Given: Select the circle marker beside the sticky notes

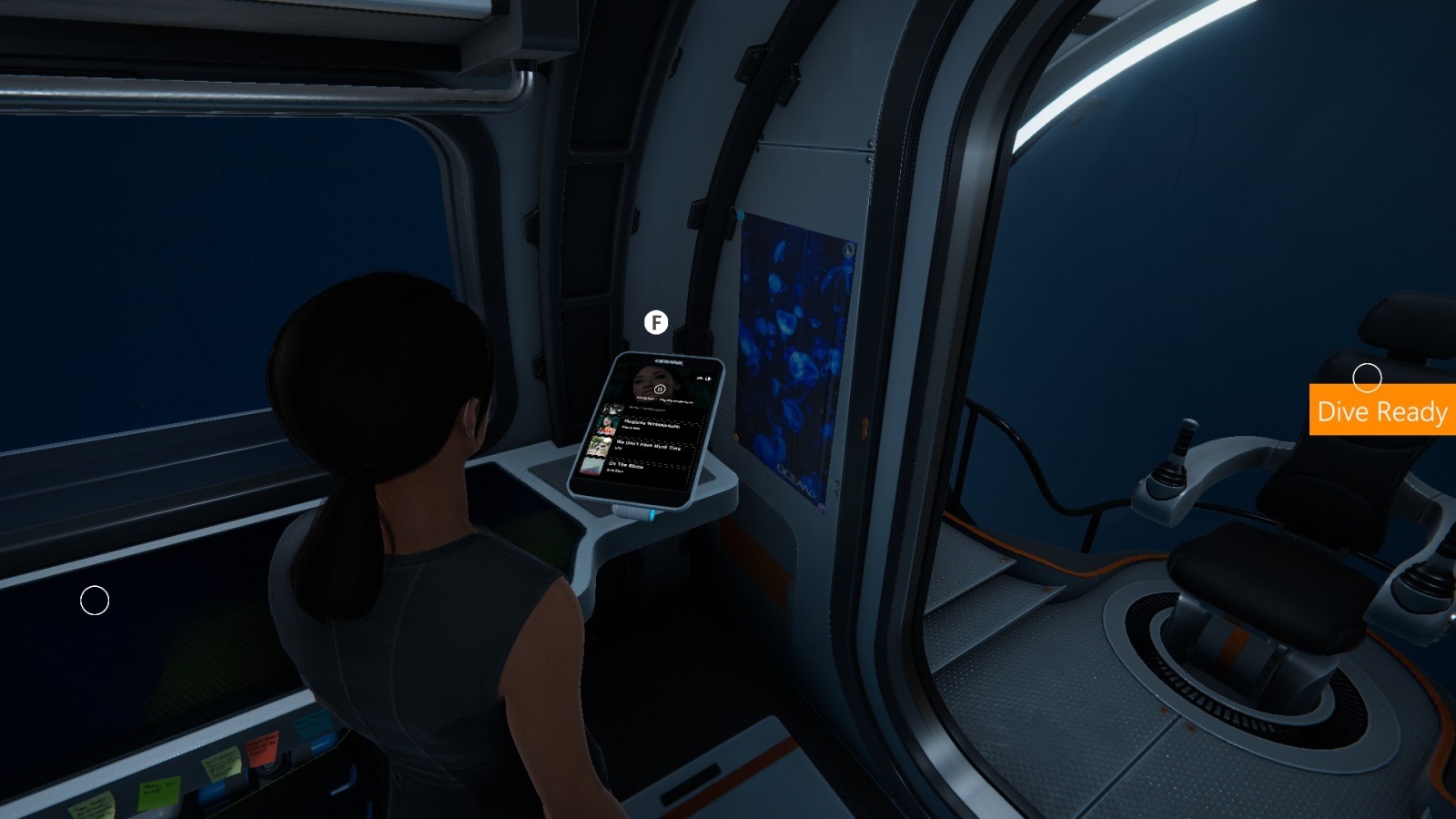Looking at the screenshot, I should (x=95, y=601).
